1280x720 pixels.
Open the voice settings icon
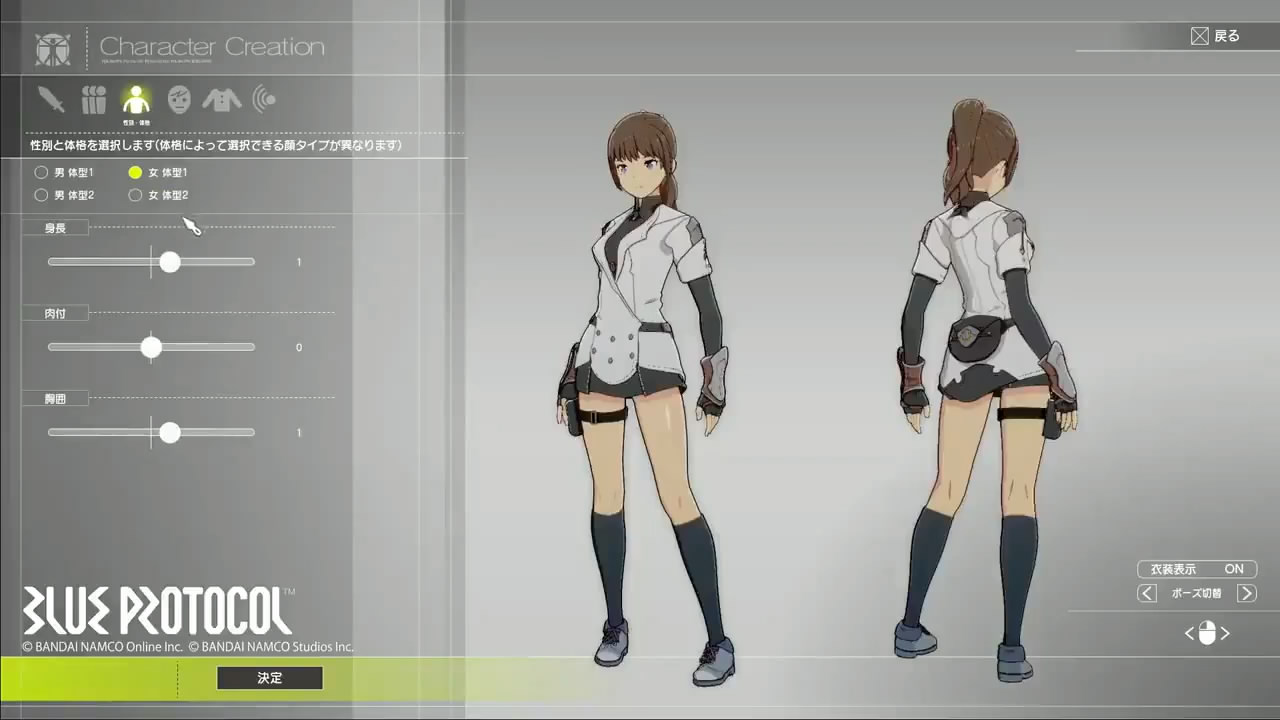click(x=263, y=98)
